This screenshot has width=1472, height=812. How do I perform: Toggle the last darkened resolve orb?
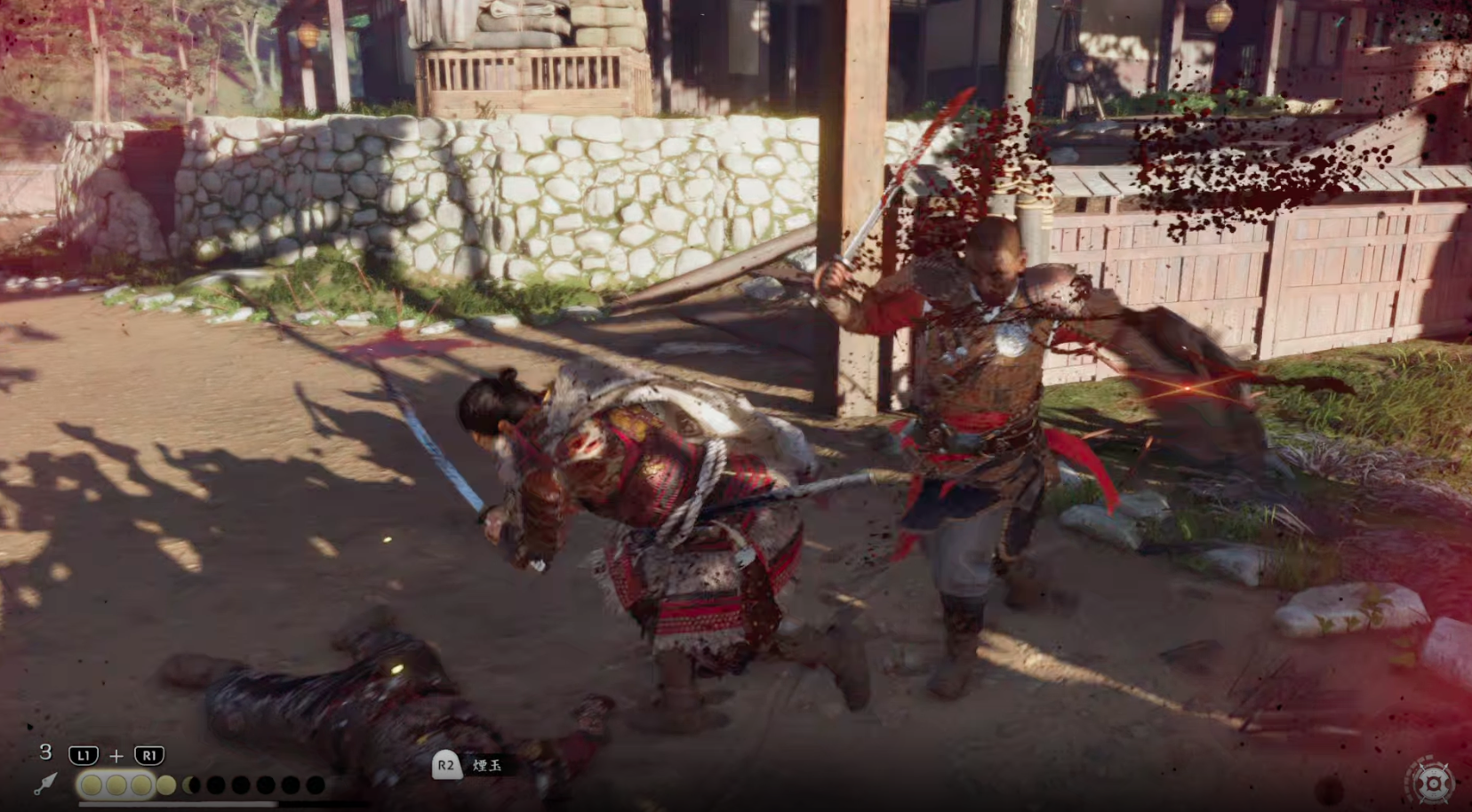point(316,784)
